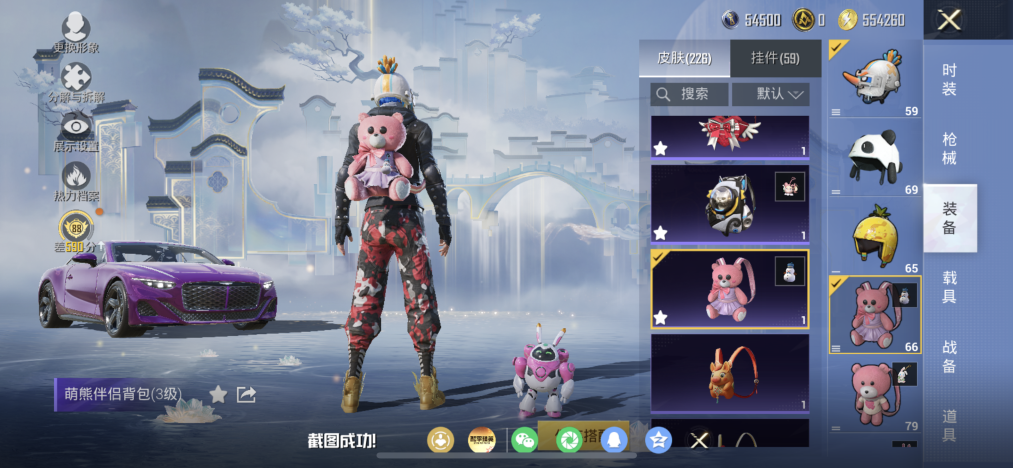
Task: Select the orange kangaroo backpack skin
Action: coord(729,374)
